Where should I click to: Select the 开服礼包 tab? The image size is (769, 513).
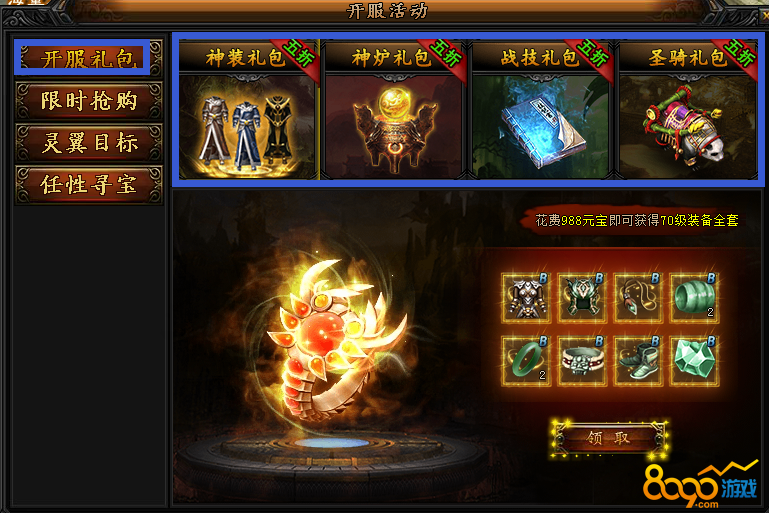88,58
